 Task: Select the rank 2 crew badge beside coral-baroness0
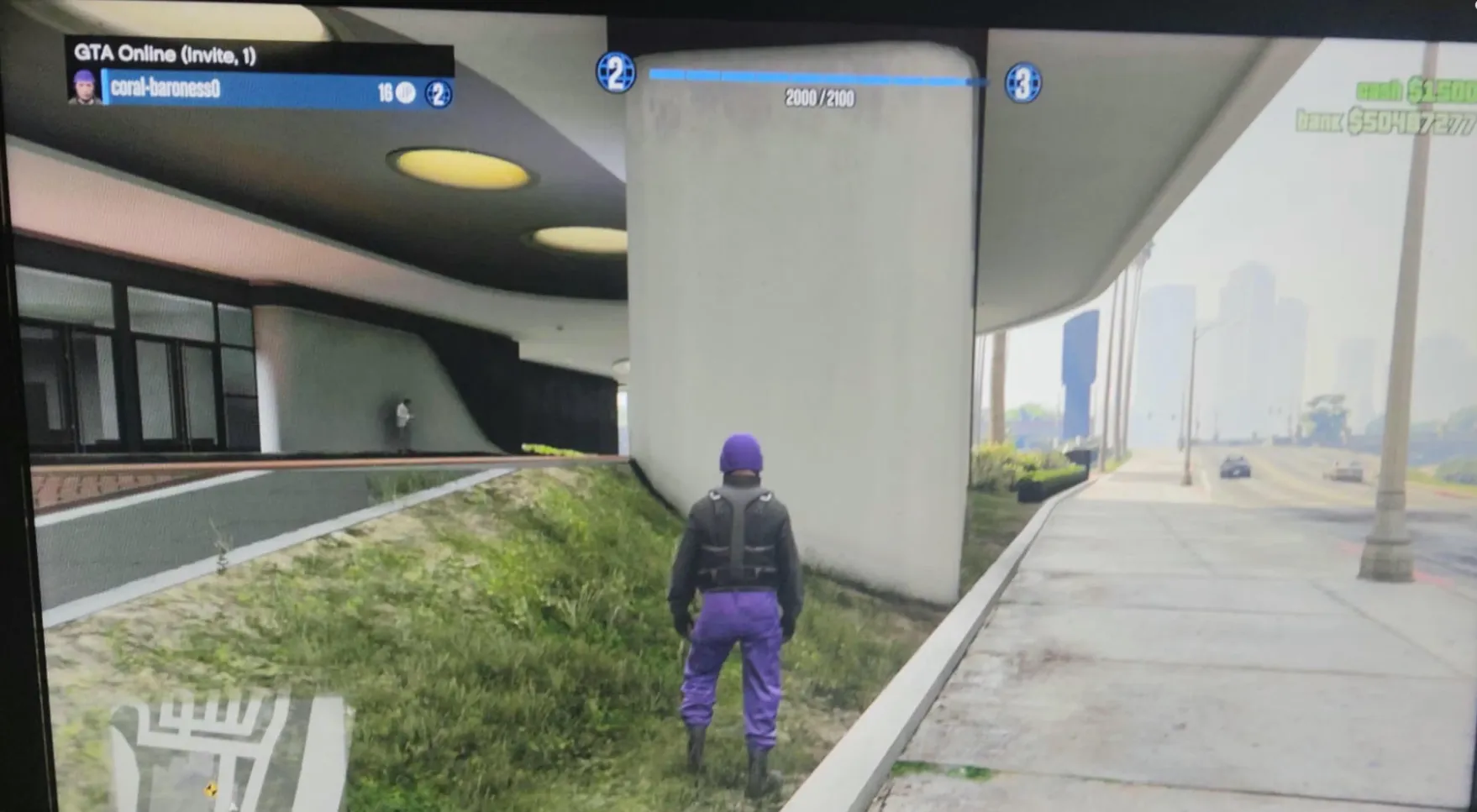tap(438, 91)
